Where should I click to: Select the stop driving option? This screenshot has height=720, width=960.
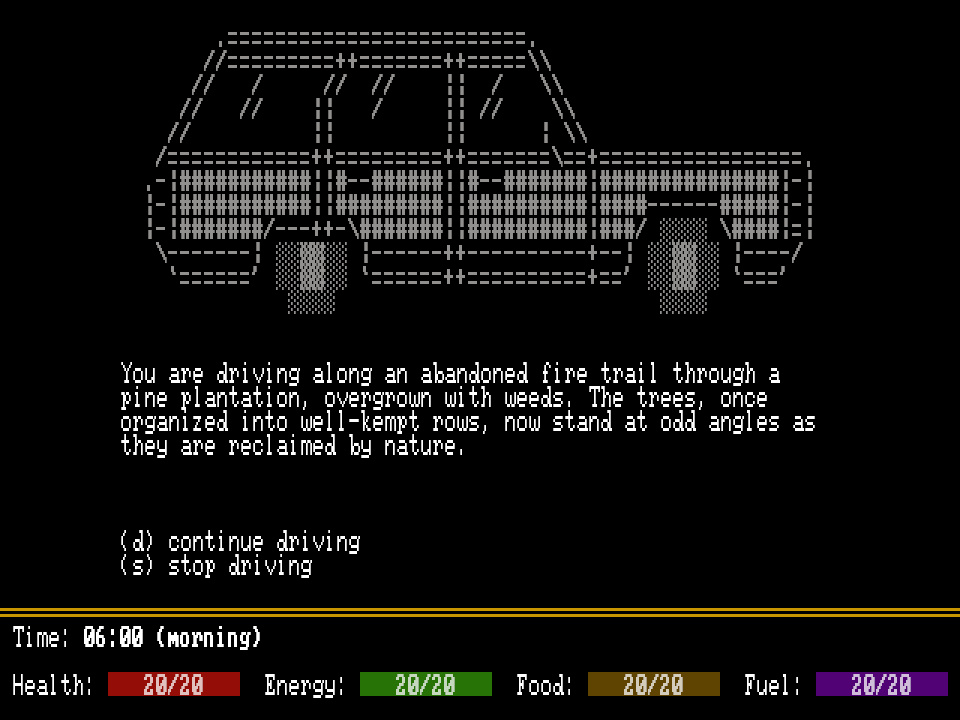(x=216, y=566)
